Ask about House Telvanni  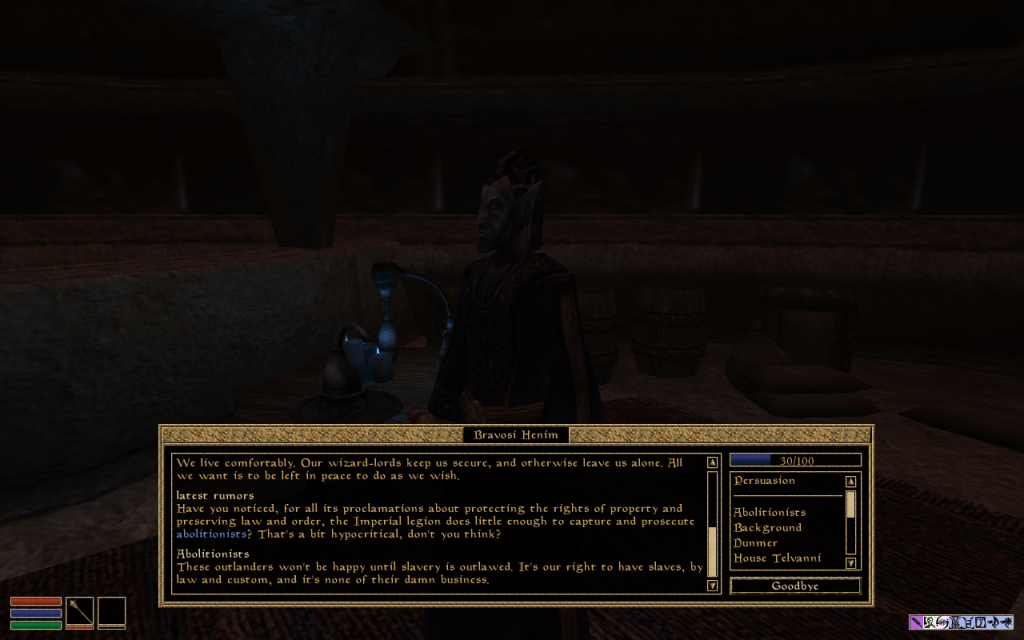[x=777, y=558]
